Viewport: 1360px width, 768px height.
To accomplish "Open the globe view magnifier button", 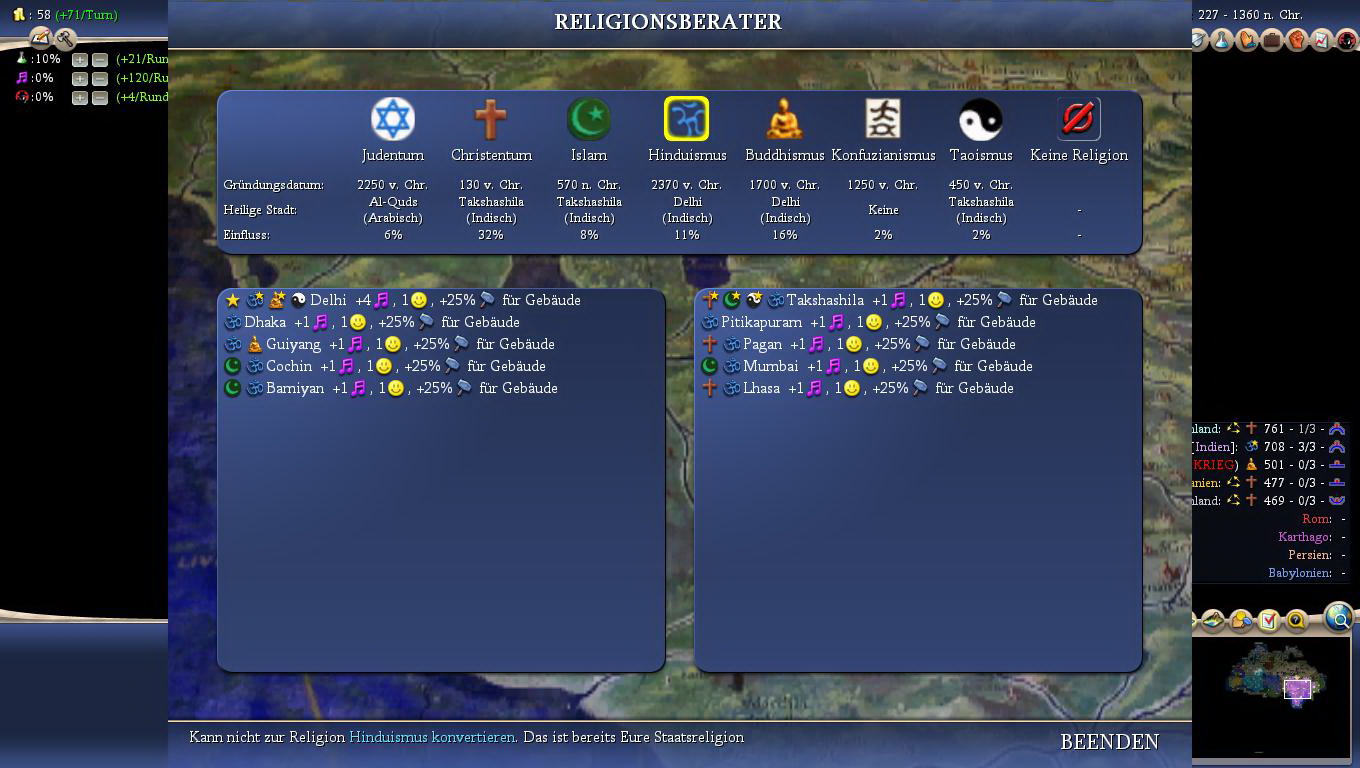I will click(x=1338, y=618).
